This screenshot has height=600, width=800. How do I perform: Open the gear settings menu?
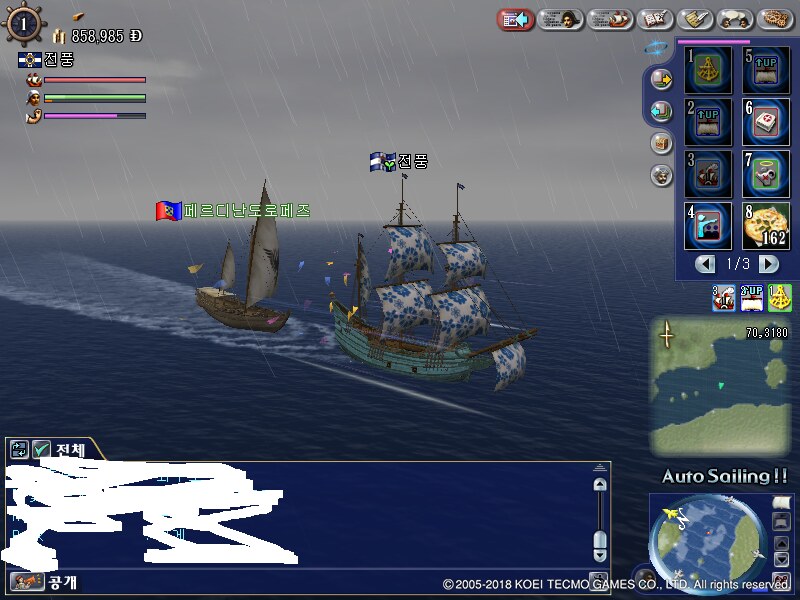(777, 19)
